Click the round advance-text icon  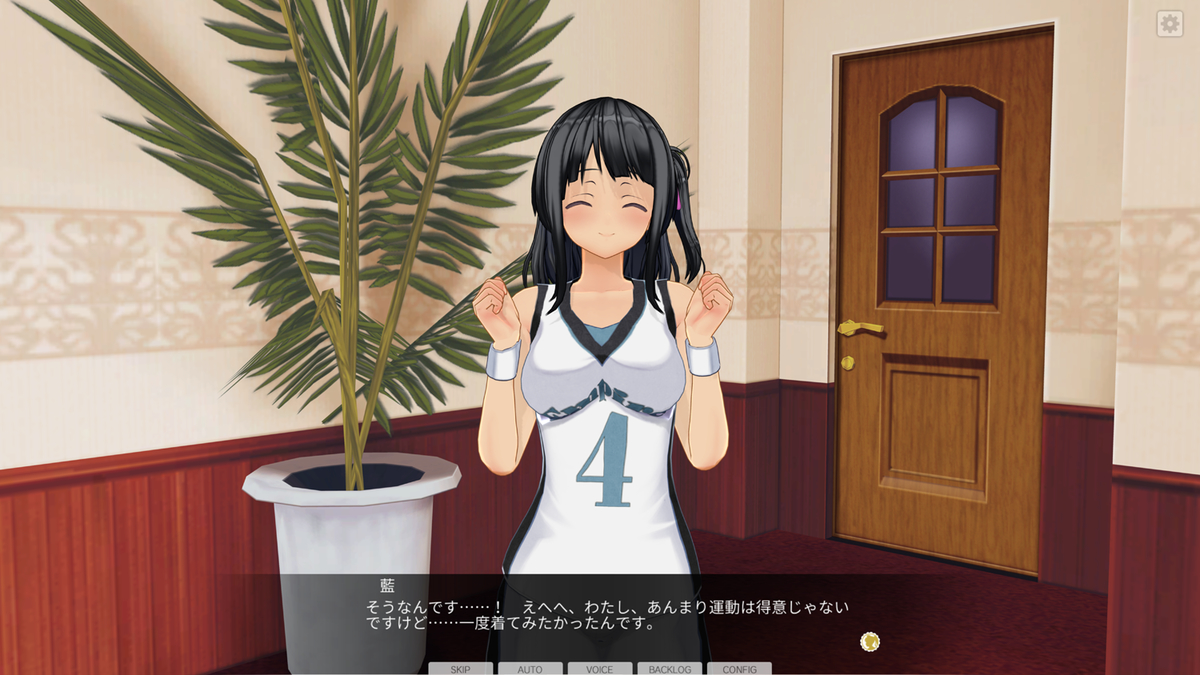pos(870,641)
